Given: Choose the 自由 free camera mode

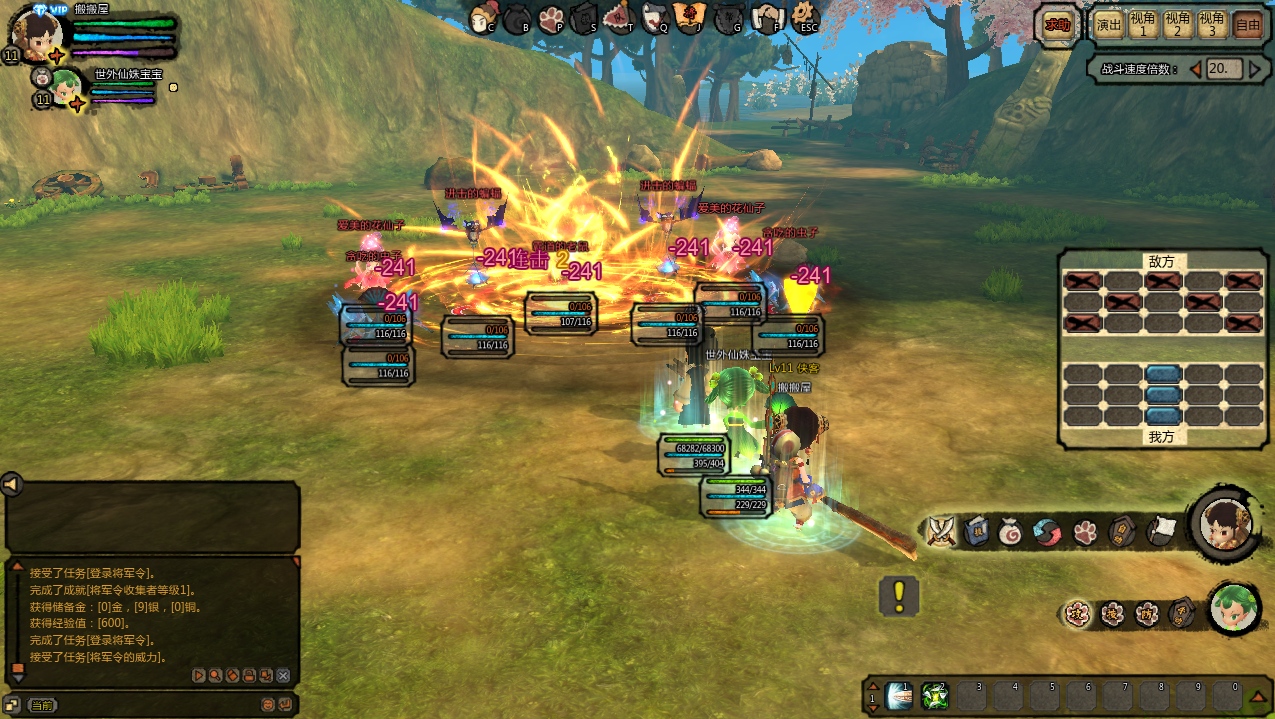Looking at the screenshot, I should (x=1247, y=25).
